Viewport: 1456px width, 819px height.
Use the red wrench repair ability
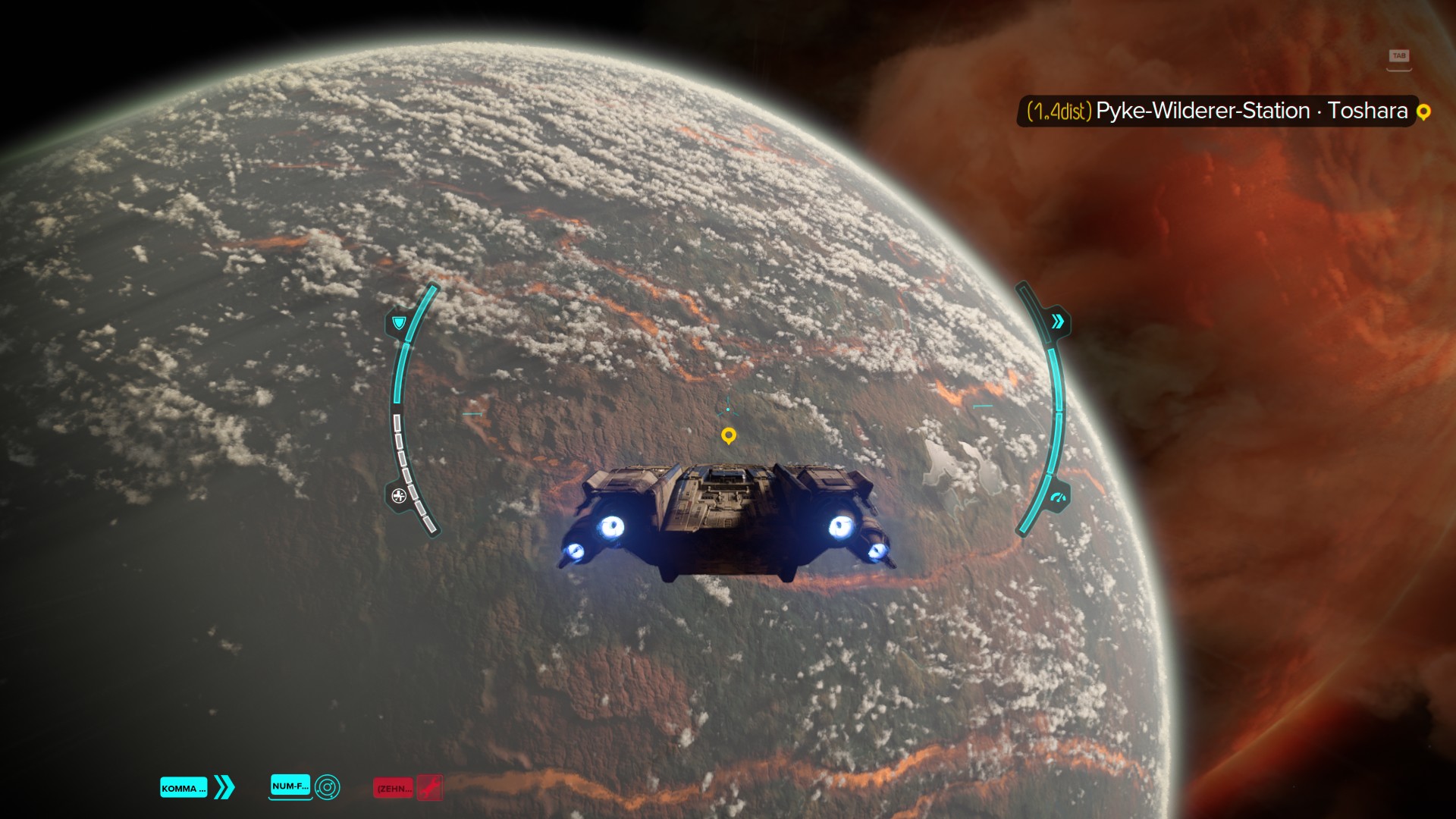pyautogui.click(x=430, y=788)
